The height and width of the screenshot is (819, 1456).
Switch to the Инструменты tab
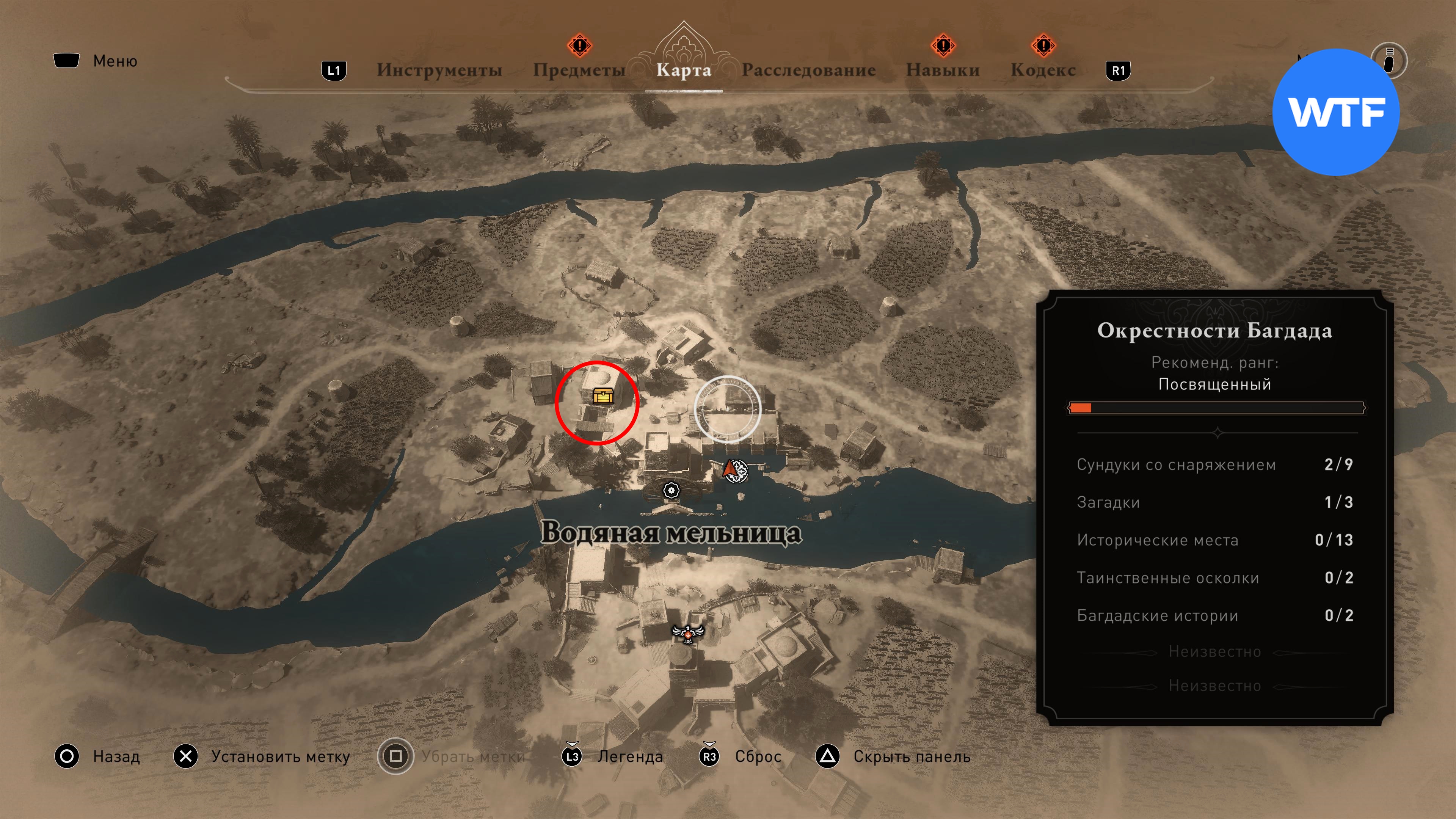tap(439, 70)
